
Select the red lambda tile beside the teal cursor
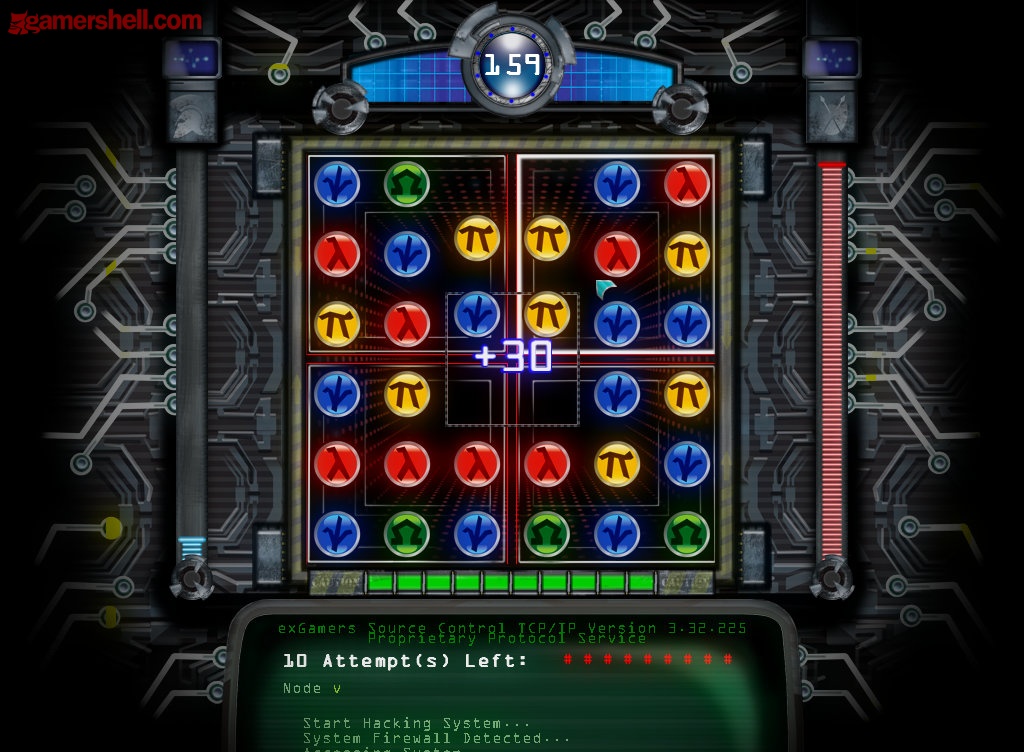coord(617,254)
